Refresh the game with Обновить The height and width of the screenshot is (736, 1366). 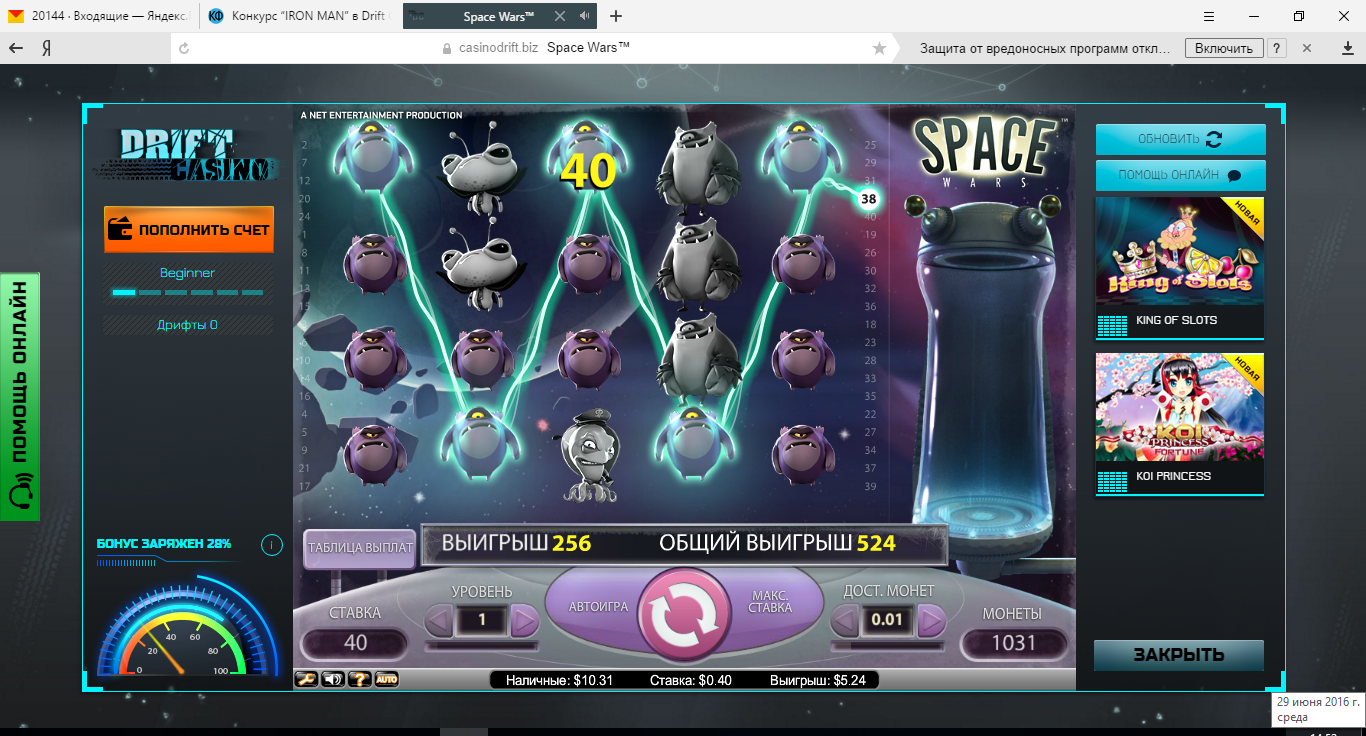(1180, 139)
